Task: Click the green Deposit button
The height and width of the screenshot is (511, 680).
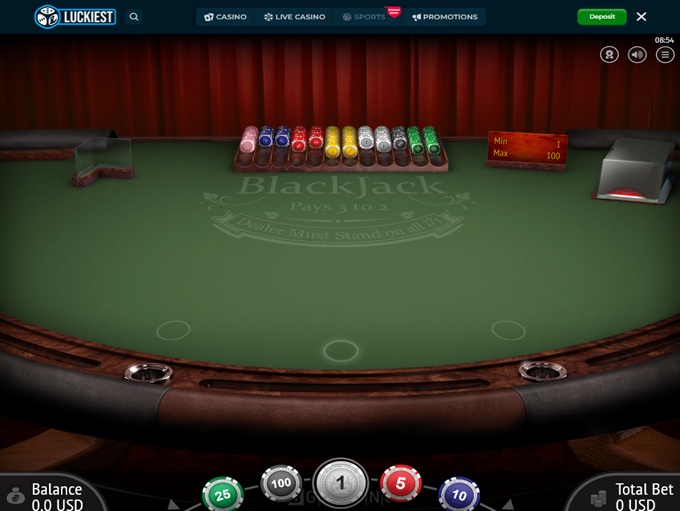Action: [x=602, y=17]
